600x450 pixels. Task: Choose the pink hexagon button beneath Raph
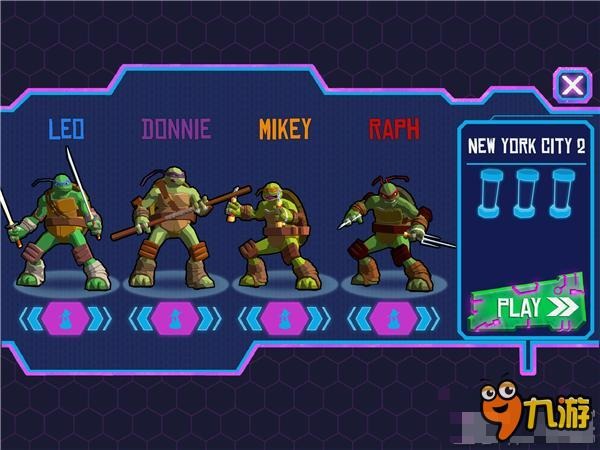click(393, 318)
